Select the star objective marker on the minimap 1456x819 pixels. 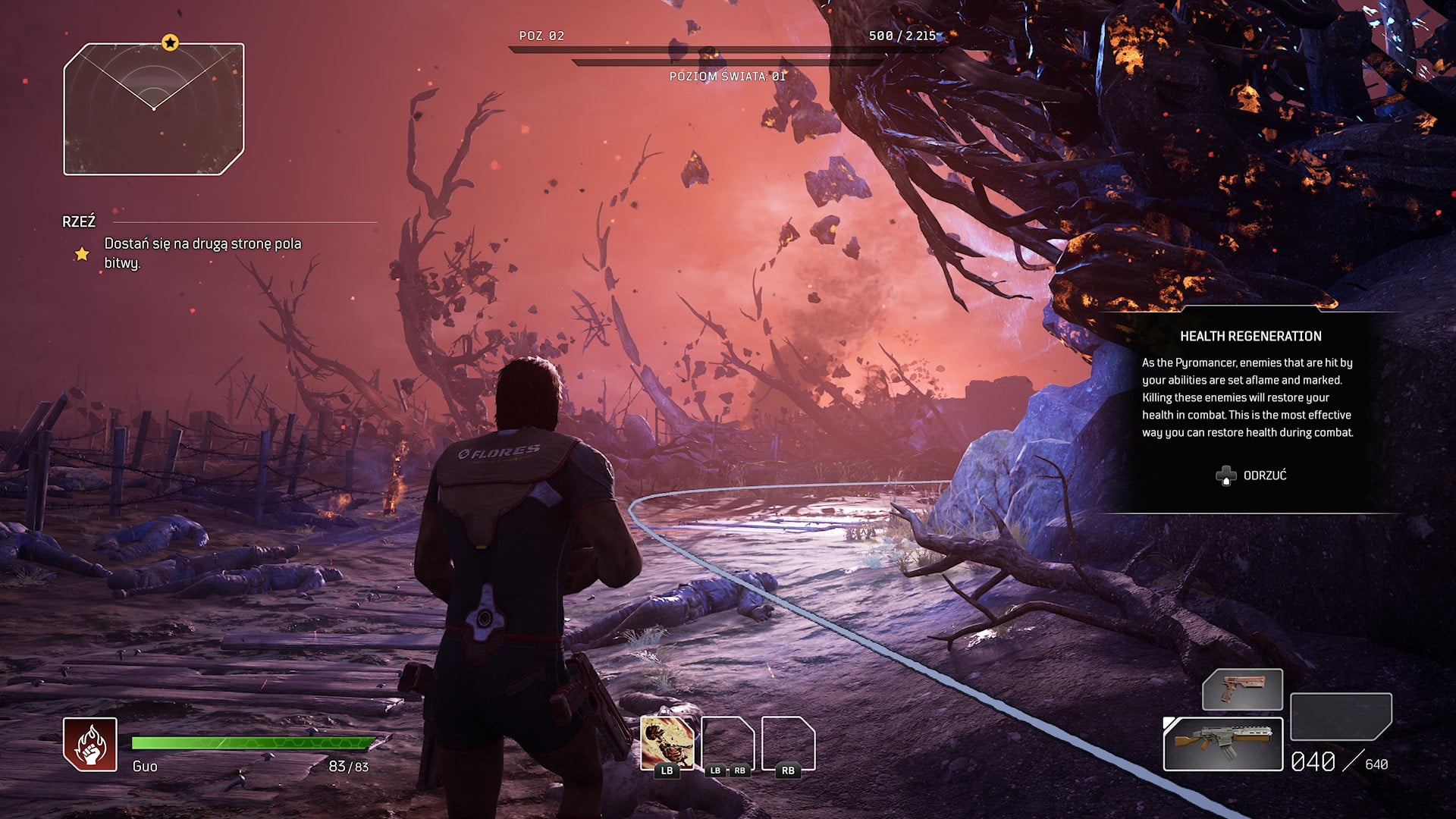point(170,42)
